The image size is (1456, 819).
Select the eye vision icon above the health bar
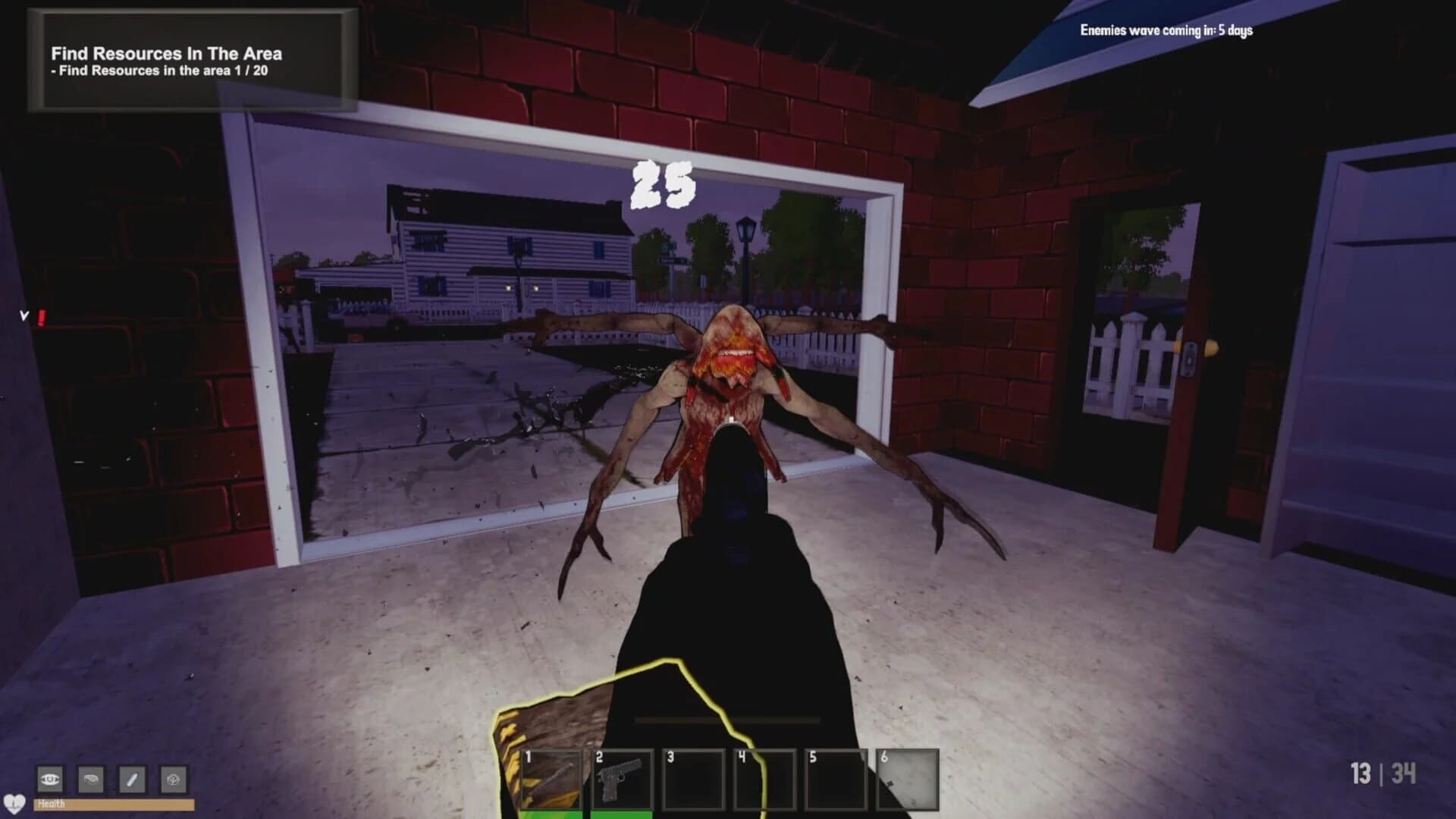tap(51, 779)
